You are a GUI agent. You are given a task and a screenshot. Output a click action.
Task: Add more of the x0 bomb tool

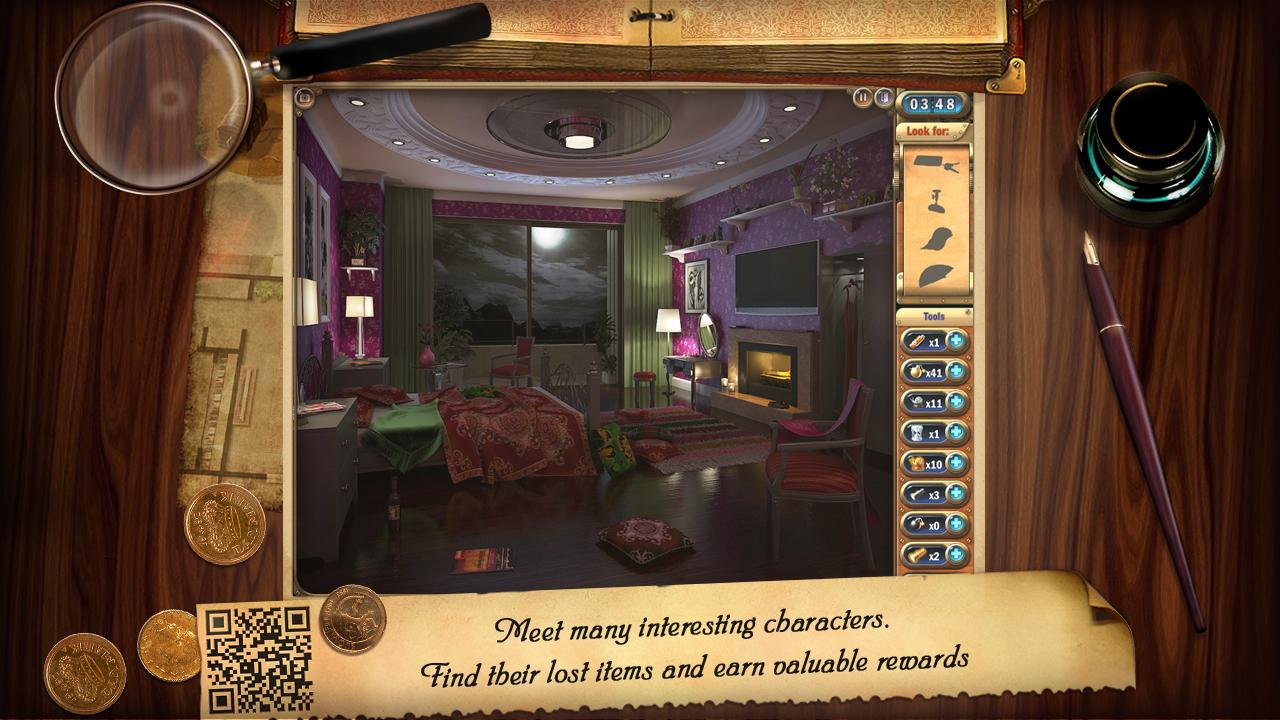(x=957, y=523)
